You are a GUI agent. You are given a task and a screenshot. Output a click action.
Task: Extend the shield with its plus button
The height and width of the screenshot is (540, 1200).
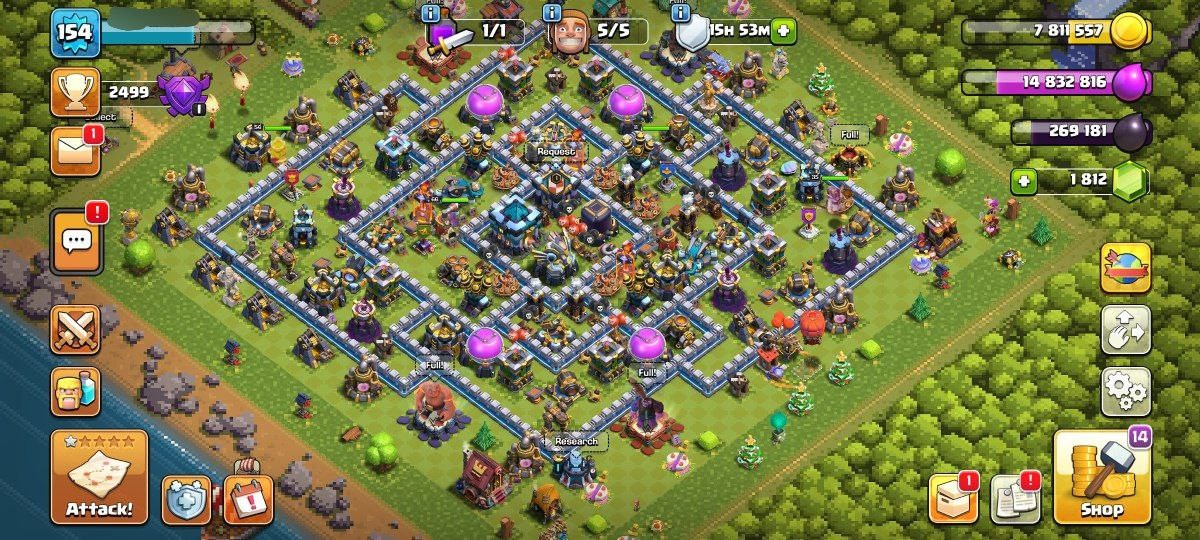[x=782, y=30]
